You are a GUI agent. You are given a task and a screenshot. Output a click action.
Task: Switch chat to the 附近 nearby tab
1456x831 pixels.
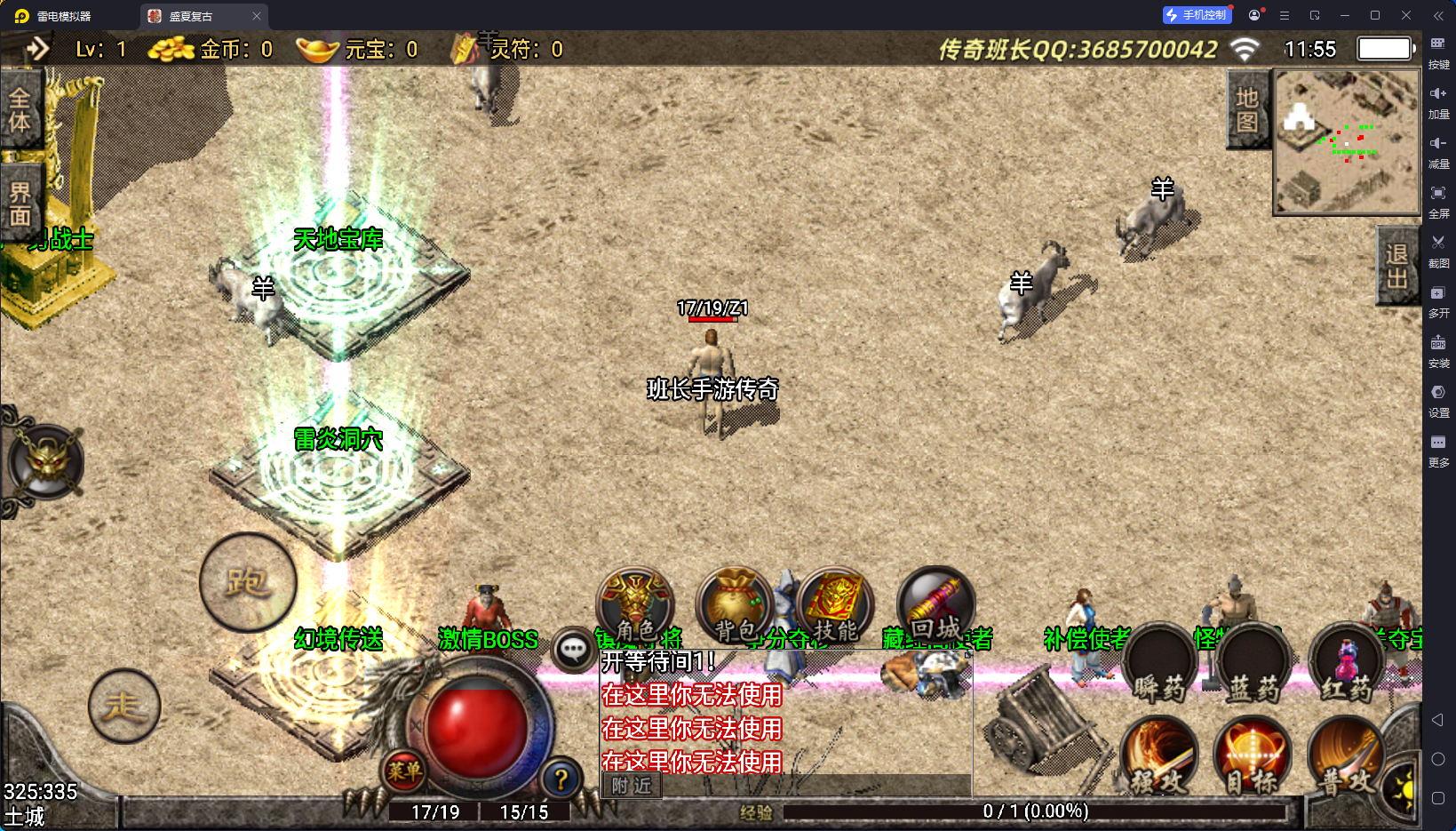632,786
